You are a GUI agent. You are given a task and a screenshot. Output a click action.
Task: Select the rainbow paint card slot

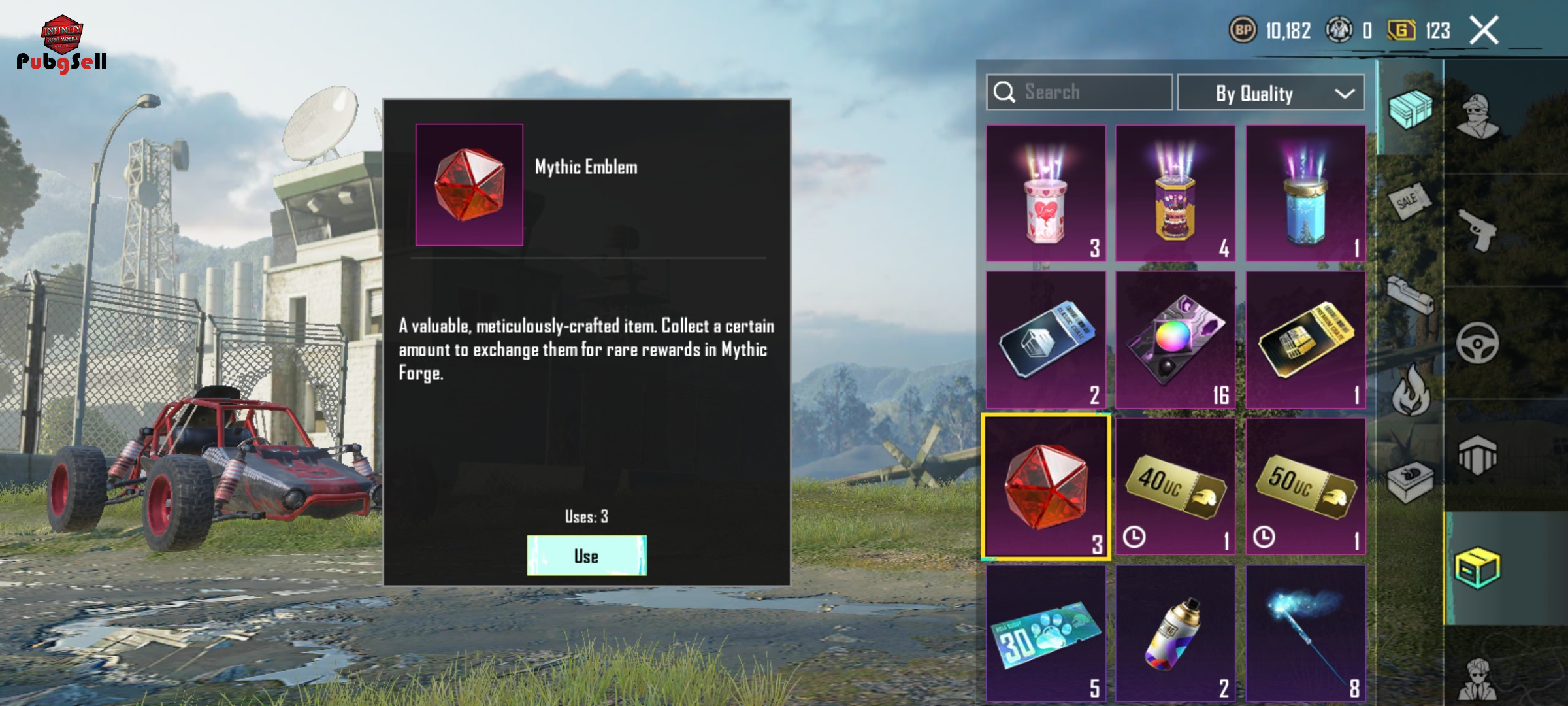pos(1175,339)
